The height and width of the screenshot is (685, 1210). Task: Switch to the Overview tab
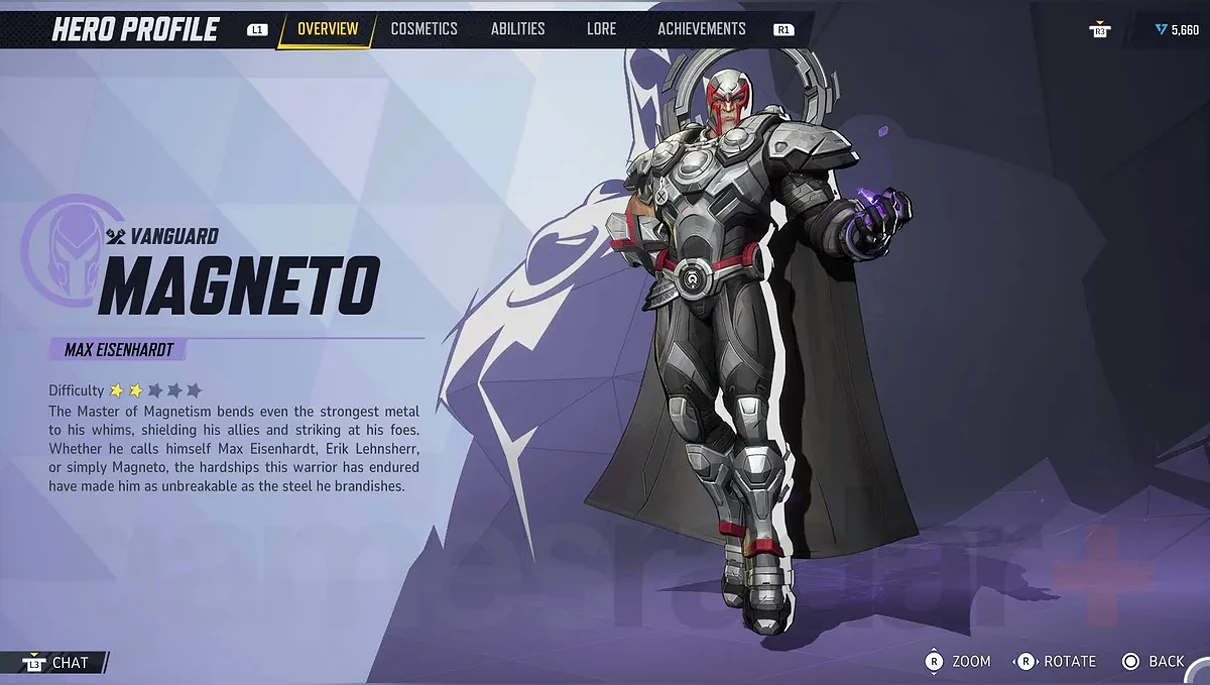(x=327, y=29)
